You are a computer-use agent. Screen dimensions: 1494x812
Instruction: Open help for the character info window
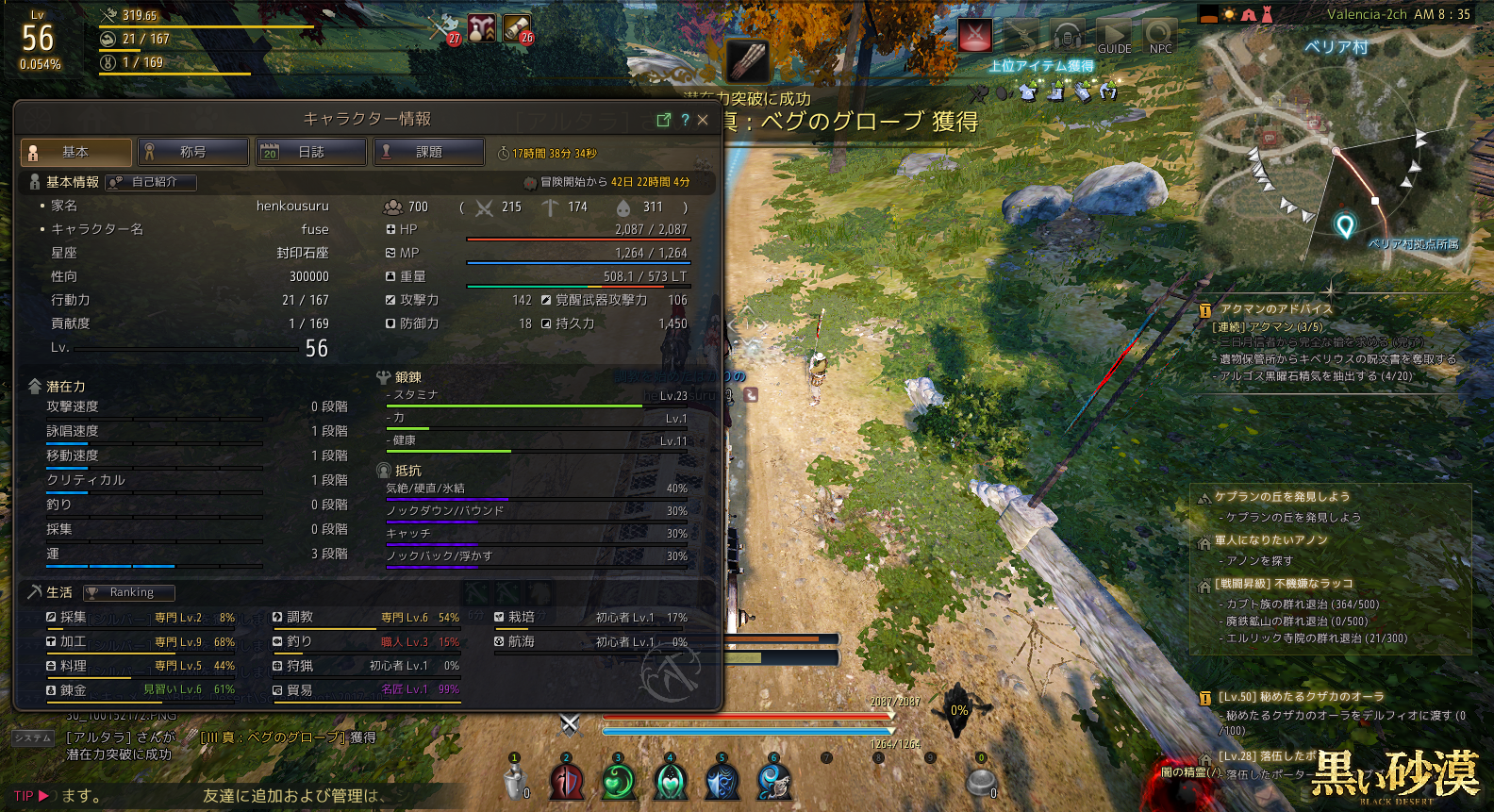coord(685,120)
